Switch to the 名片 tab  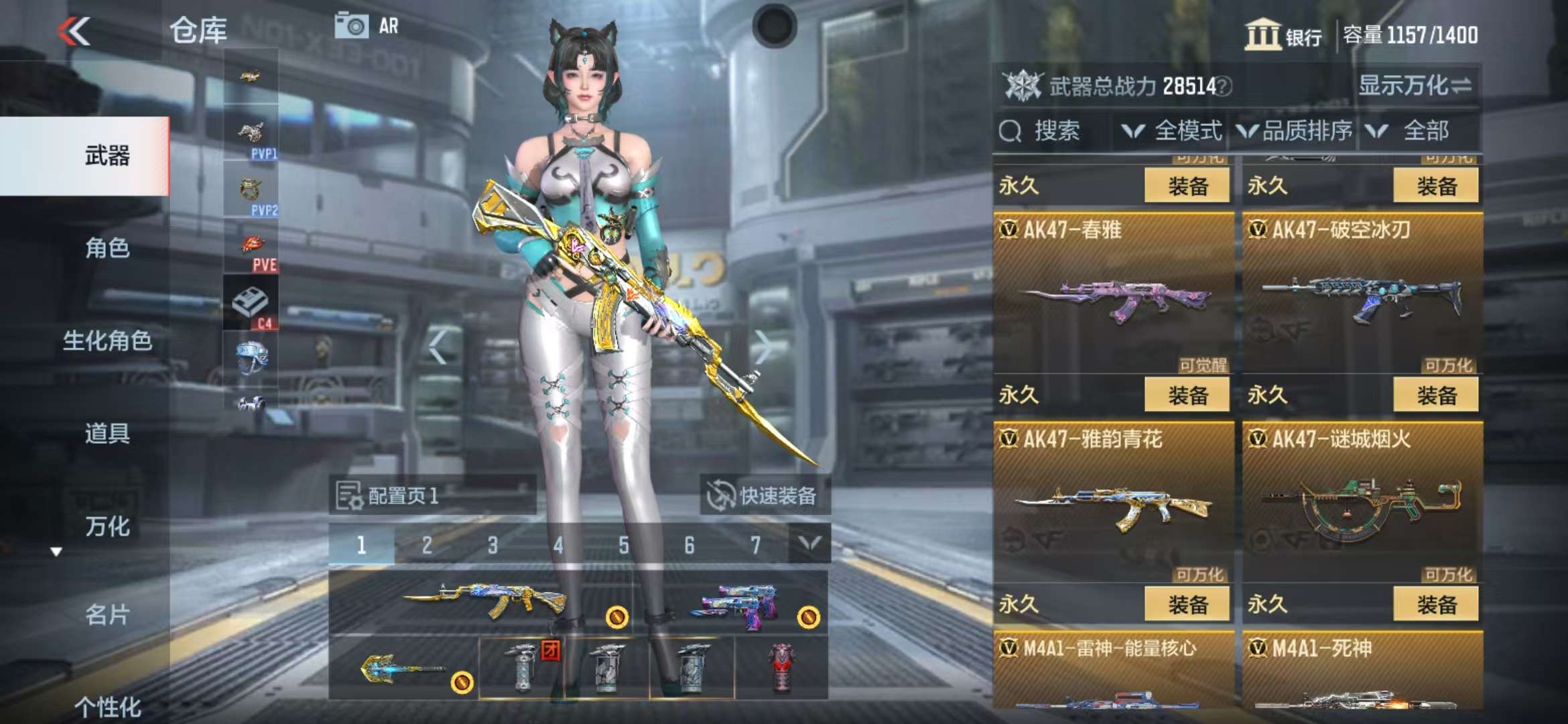point(107,614)
